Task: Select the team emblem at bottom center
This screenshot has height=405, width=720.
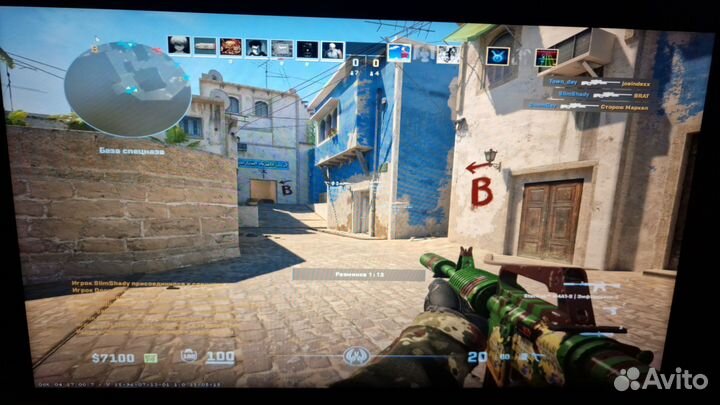Action: (353, 357)
